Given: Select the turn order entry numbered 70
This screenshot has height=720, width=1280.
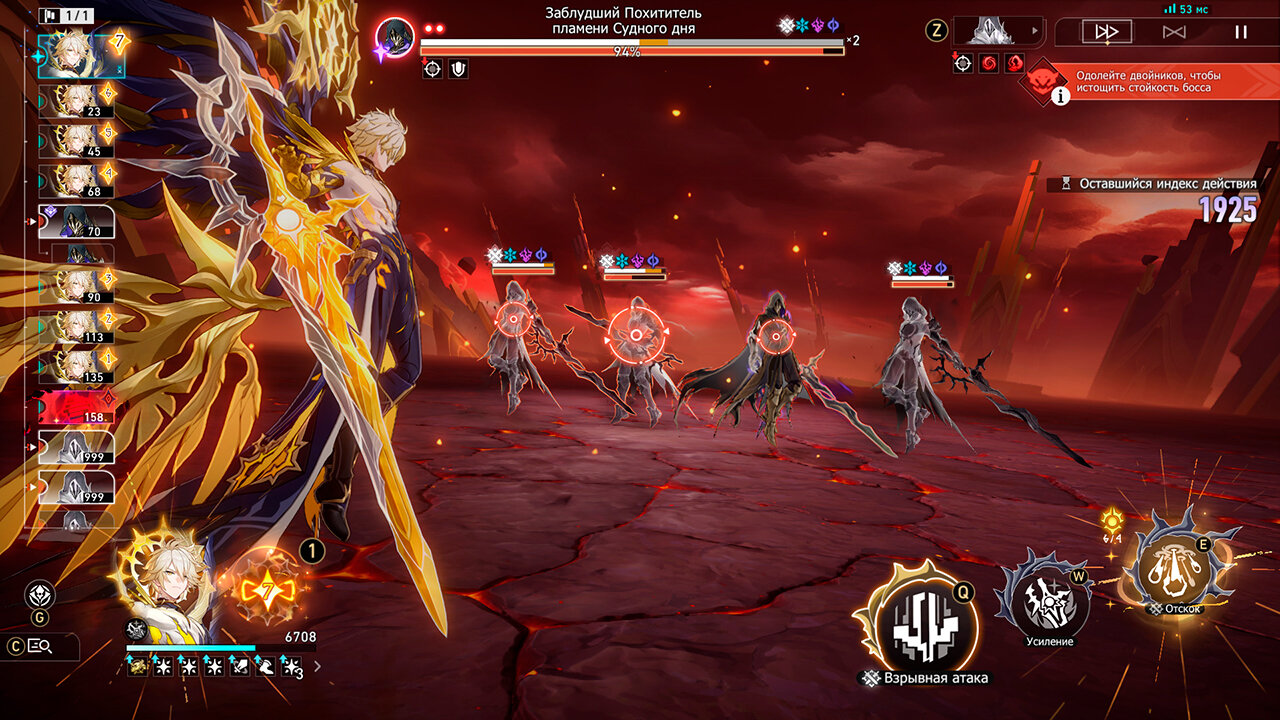Looking at the screenshot, I should pyautogui.click(x=77, y=221).
